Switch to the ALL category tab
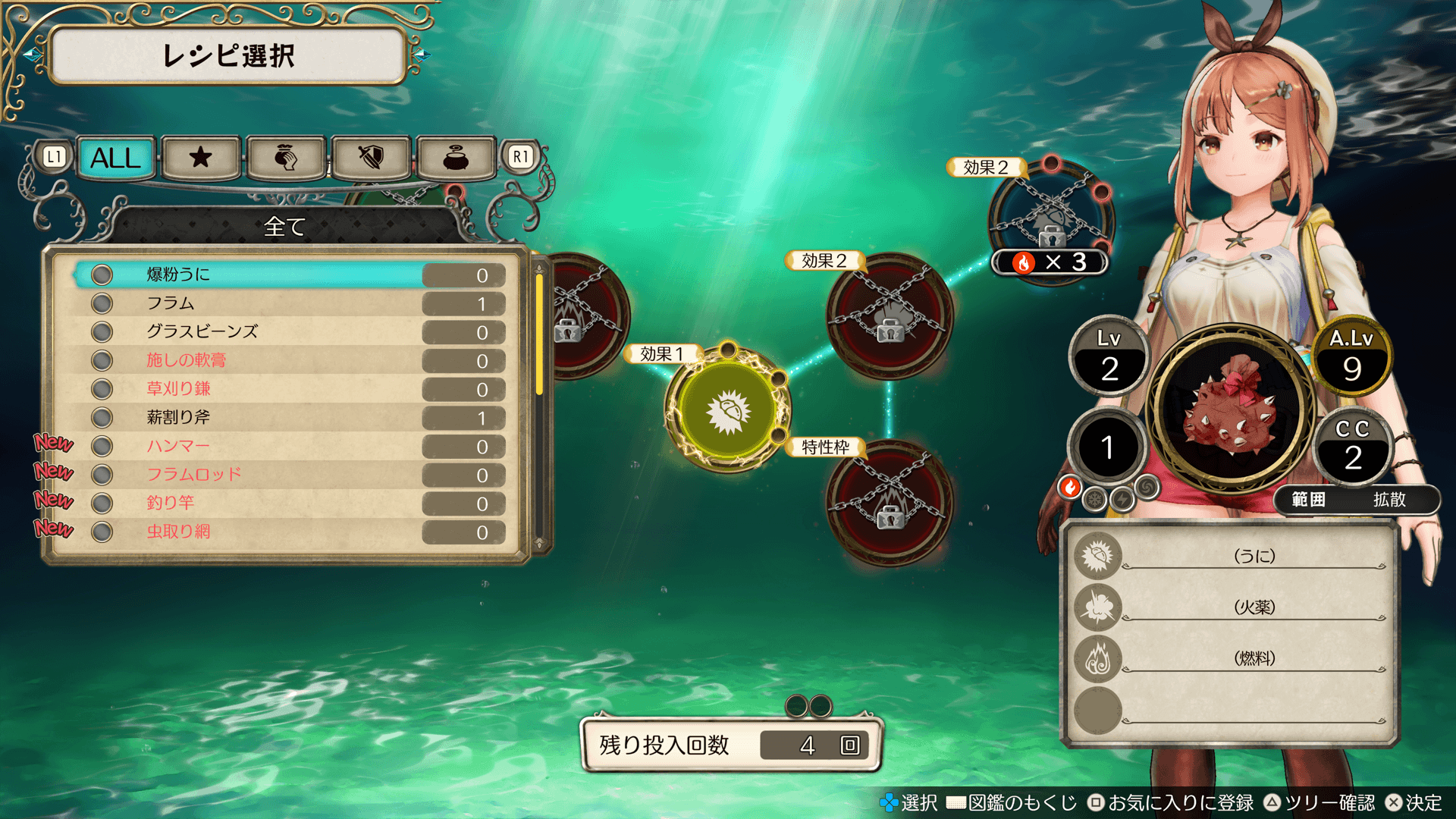This screenshot has width=1456, height=819. point(116,158)
